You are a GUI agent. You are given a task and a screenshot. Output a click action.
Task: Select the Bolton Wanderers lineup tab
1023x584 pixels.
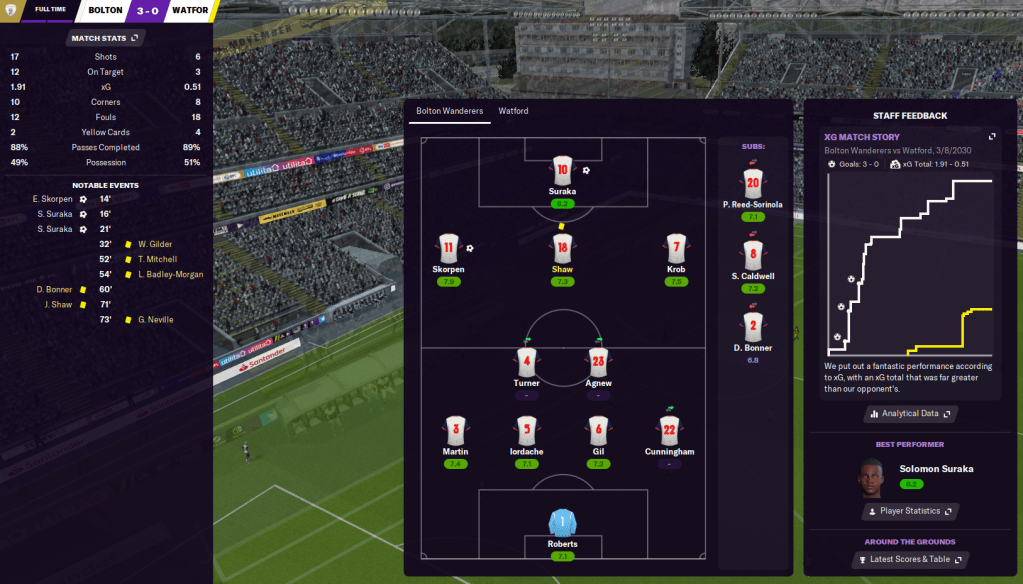[449, 111]
